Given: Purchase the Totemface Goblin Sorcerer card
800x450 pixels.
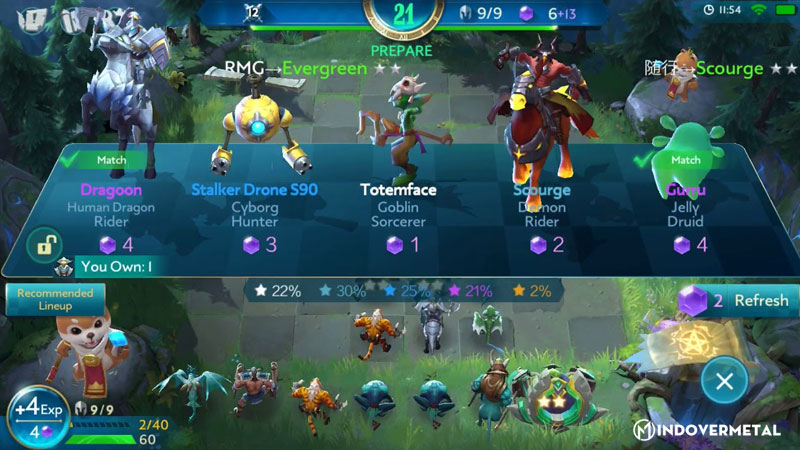Looking at the screenshot, I should (398, 208).
